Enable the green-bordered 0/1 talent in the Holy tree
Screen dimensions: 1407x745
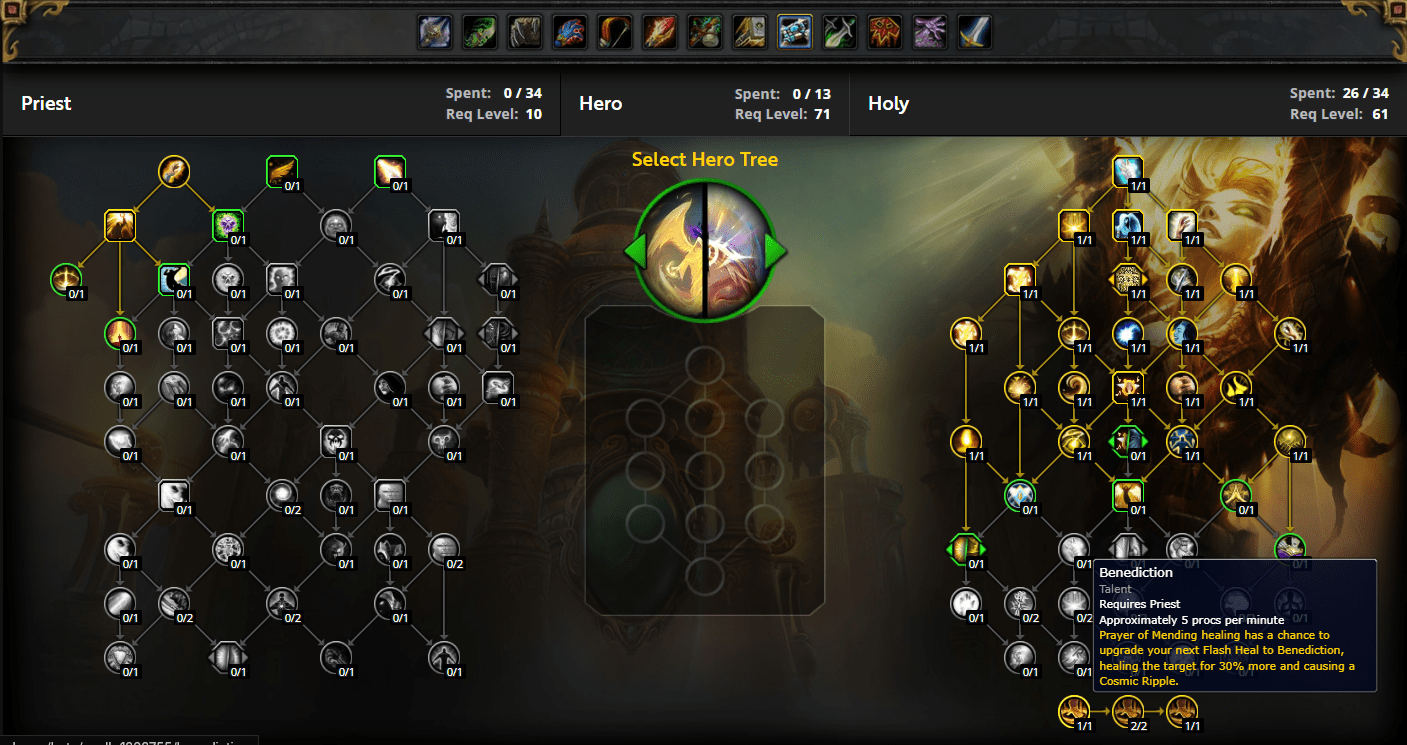pos(1022,495)
